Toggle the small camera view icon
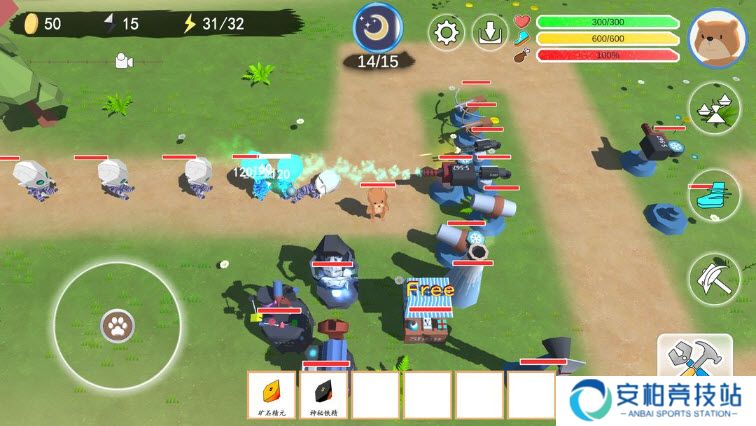The width and height of the screenshot is (756, 426). click(x=123, y=62)
